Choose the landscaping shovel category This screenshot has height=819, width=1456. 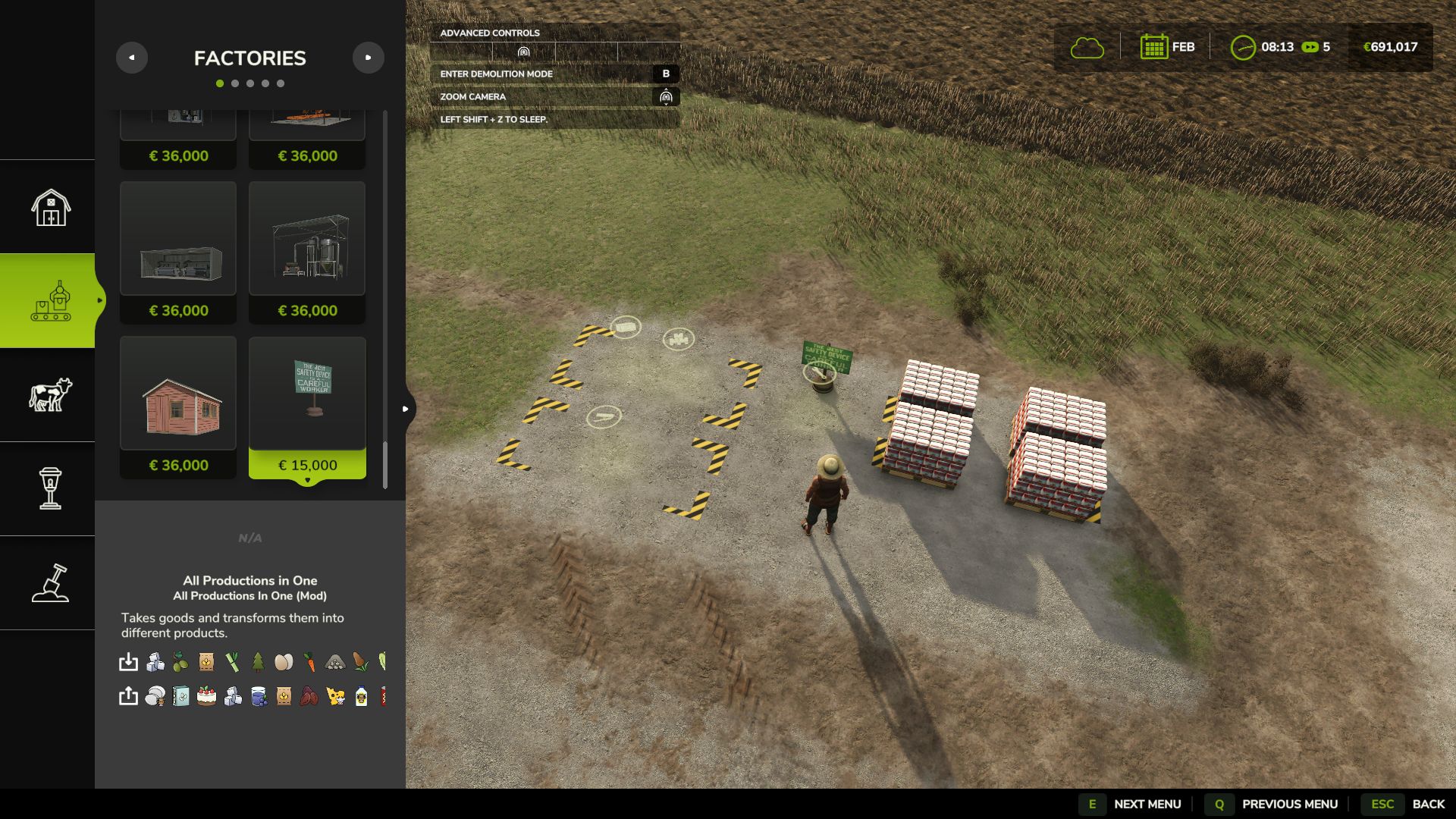(x=50, y=583)
